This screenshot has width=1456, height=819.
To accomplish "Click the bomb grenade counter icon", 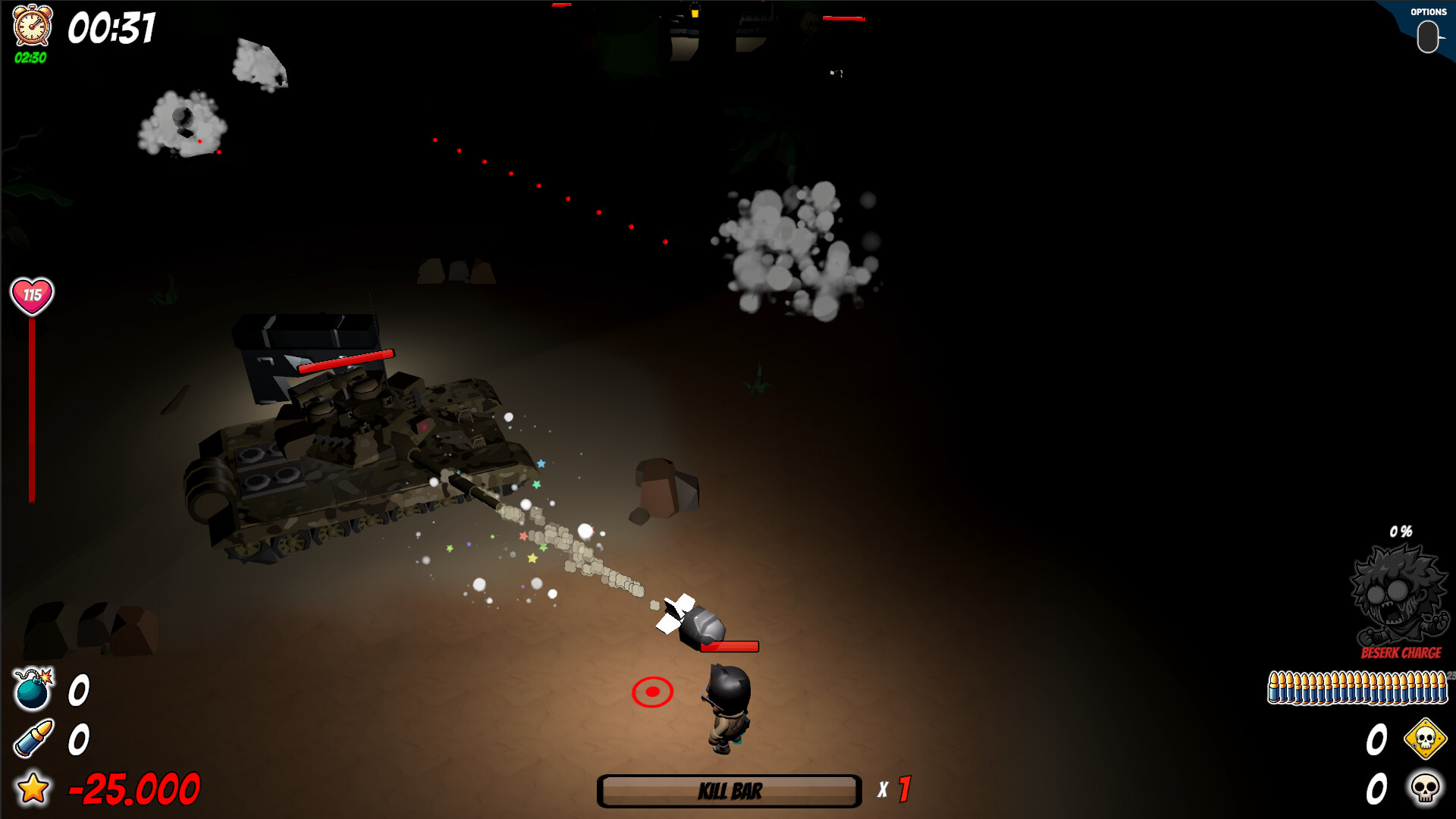I will click(x=32, y=691).
